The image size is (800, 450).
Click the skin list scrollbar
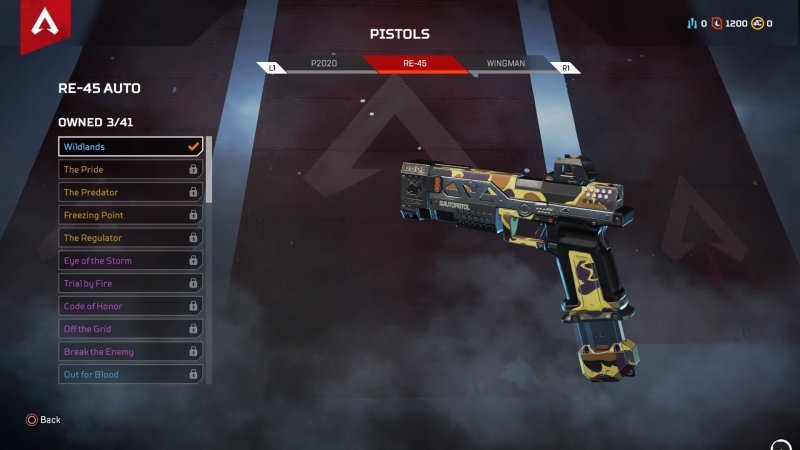click(x=209, y=170)
